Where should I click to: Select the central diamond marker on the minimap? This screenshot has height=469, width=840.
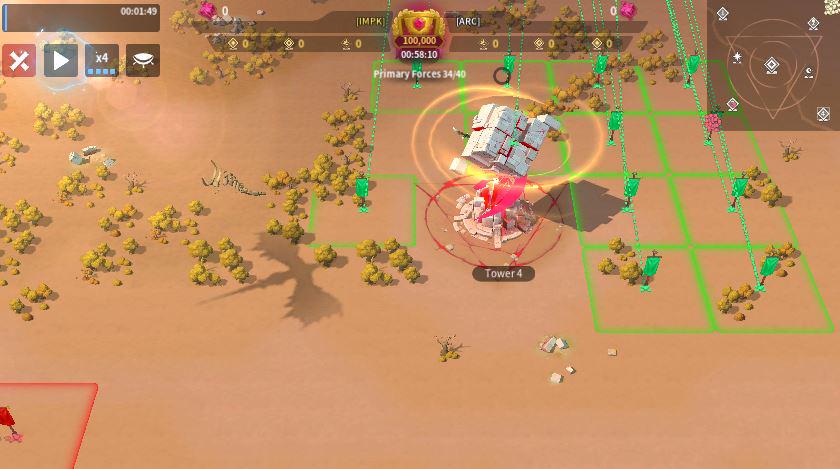point(772,66)
